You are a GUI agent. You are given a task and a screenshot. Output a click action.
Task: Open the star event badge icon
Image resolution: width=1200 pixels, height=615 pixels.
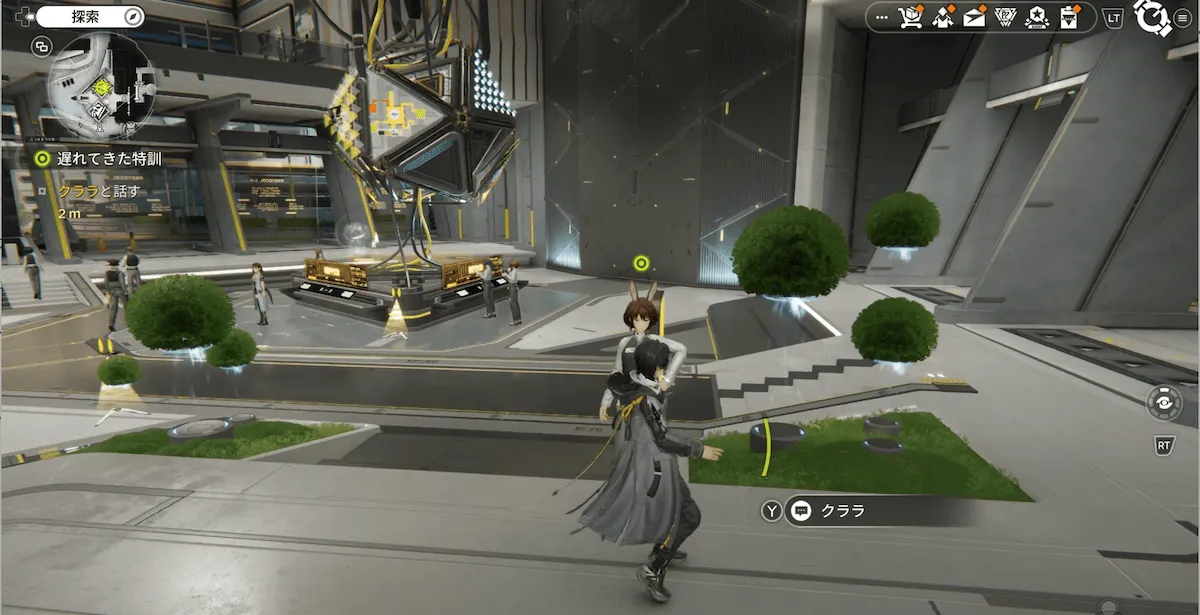(1038, 17)
